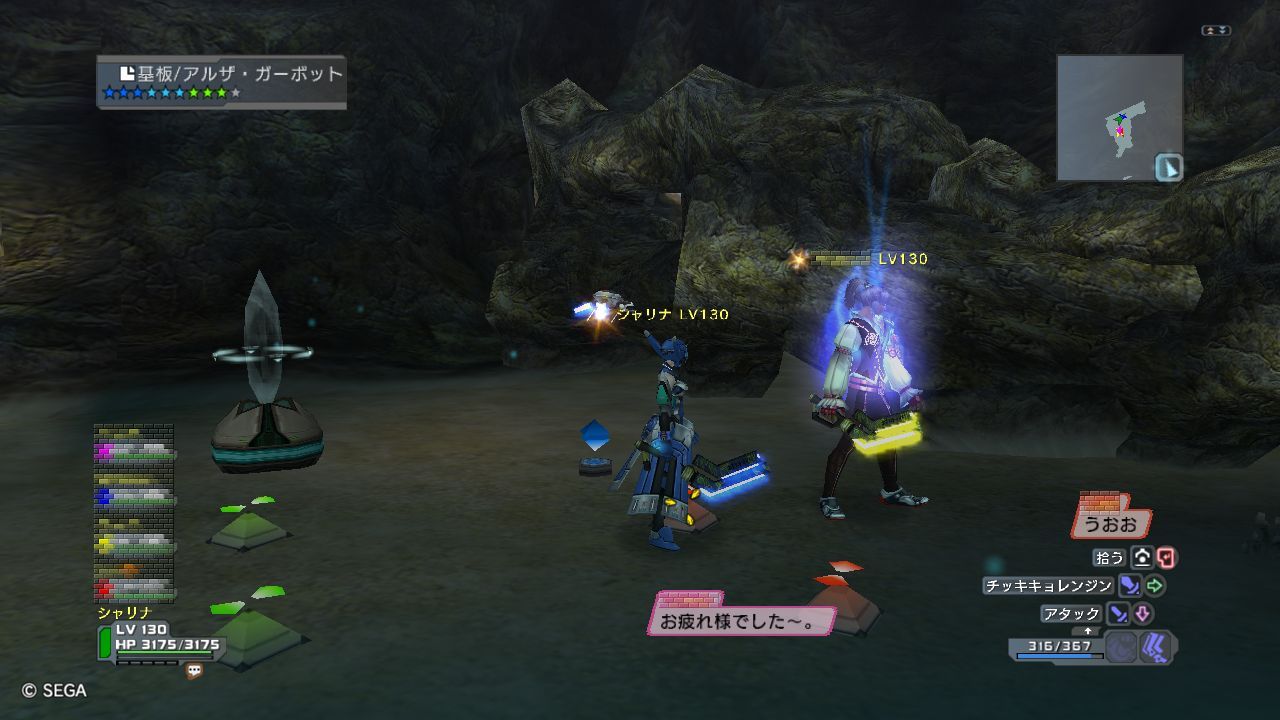
Task: Click the うおお chat bubble
Action: click(x=1110, y=523)
